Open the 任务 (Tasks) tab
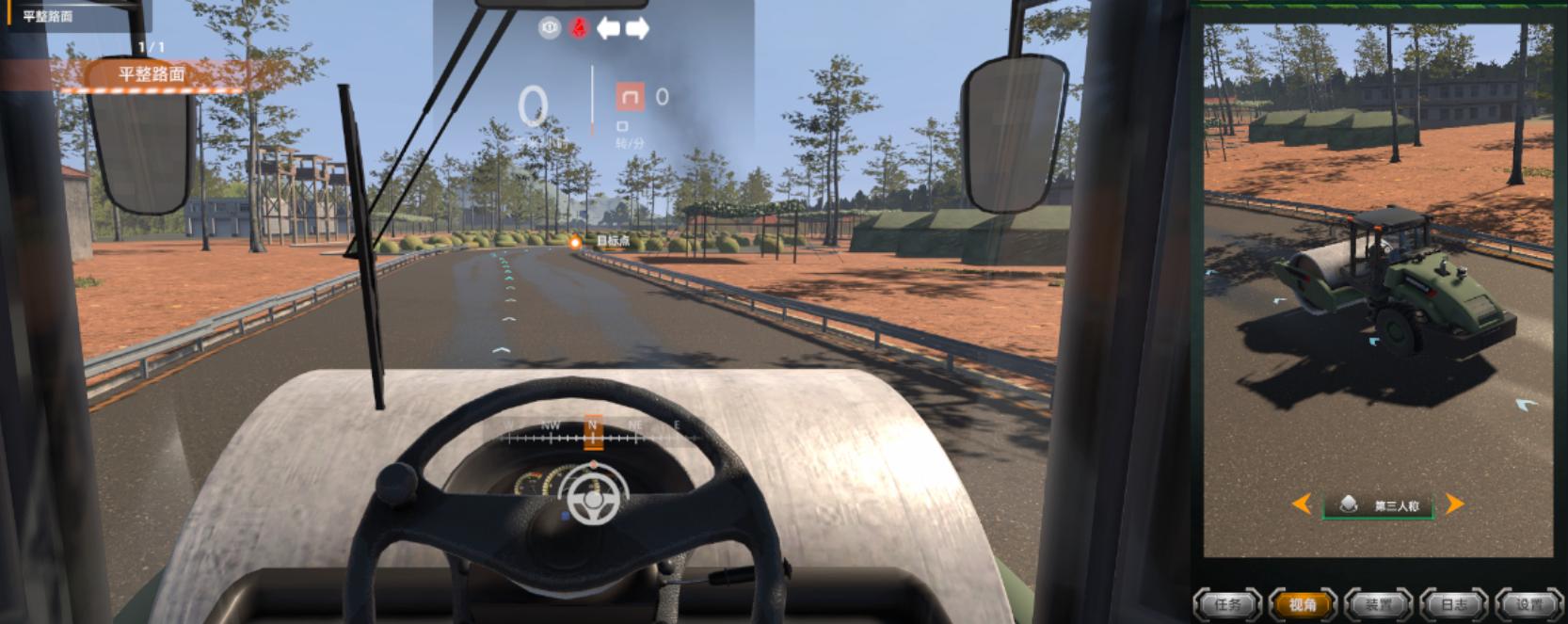 (1228, 604)
